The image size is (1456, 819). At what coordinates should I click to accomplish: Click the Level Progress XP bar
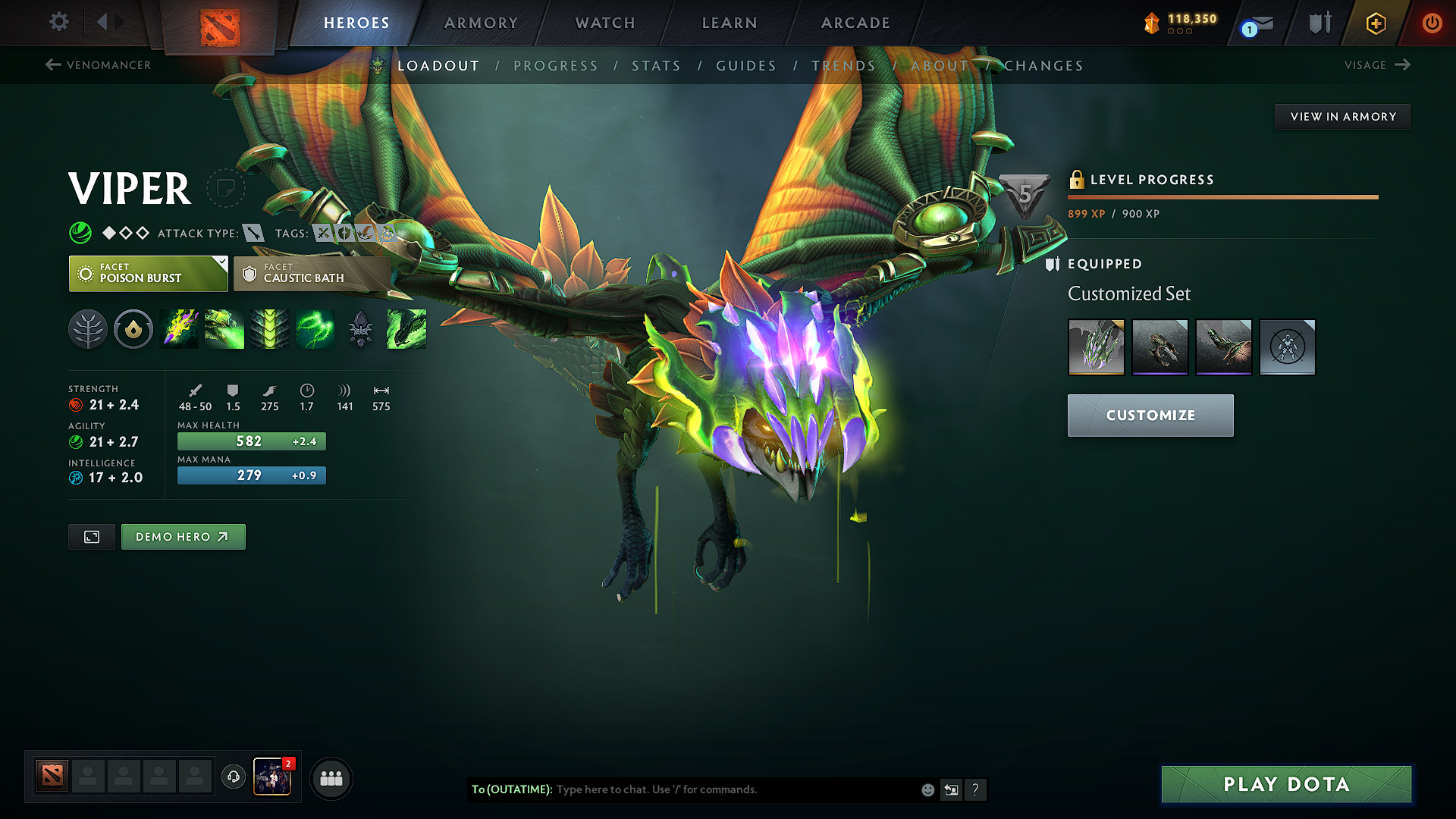tap(1222, 196)
